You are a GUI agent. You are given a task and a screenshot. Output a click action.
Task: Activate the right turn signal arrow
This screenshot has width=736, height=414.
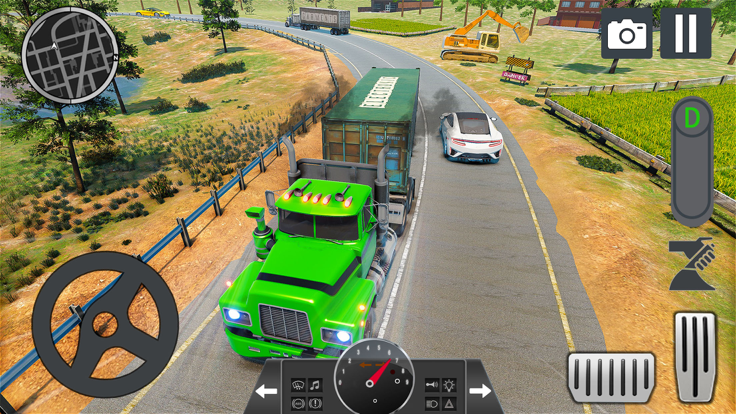click(480, 390)
